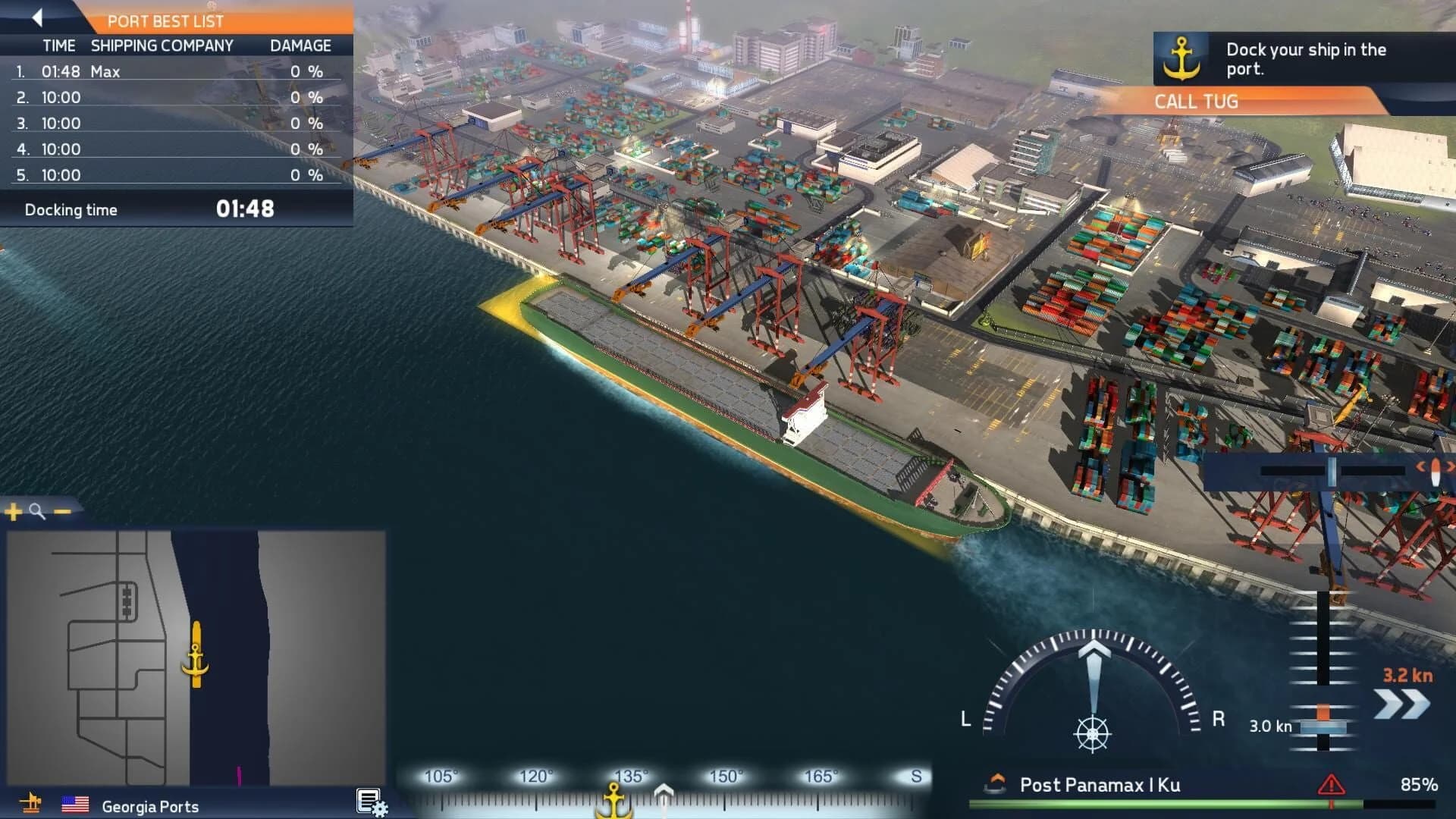Open the settings gear icon near bottom center
This screenshot has width=1456, height=819.
[x=369, y=802]
